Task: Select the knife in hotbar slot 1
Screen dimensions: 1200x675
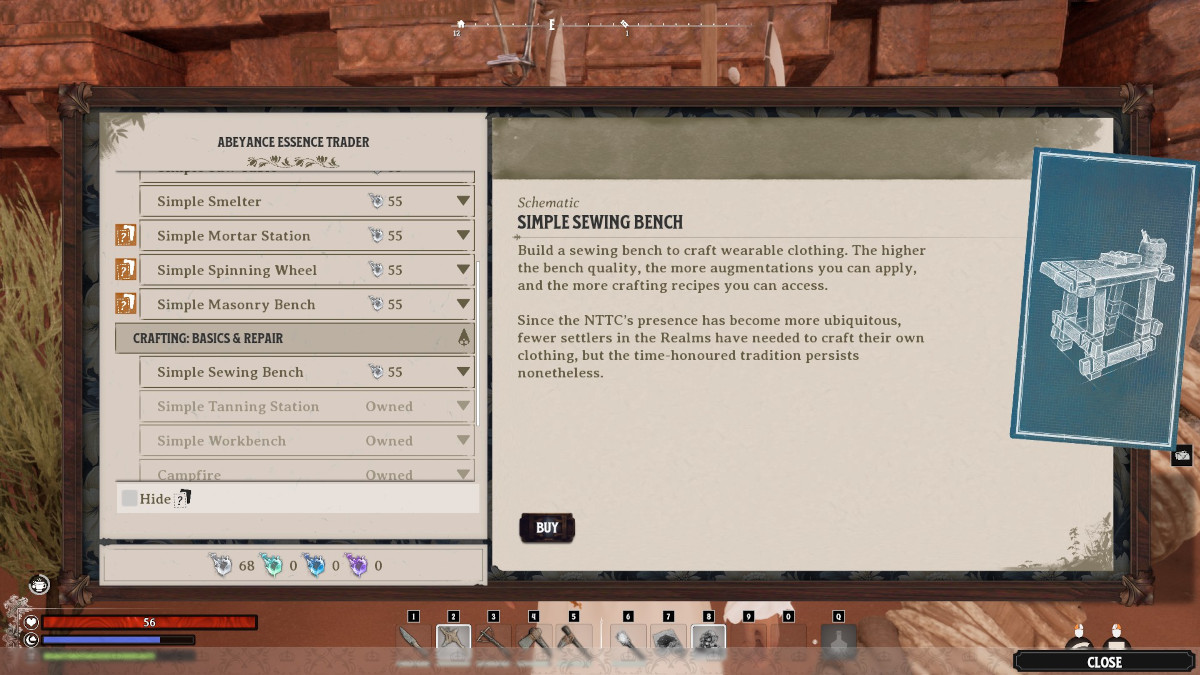Action: point(413,642)
